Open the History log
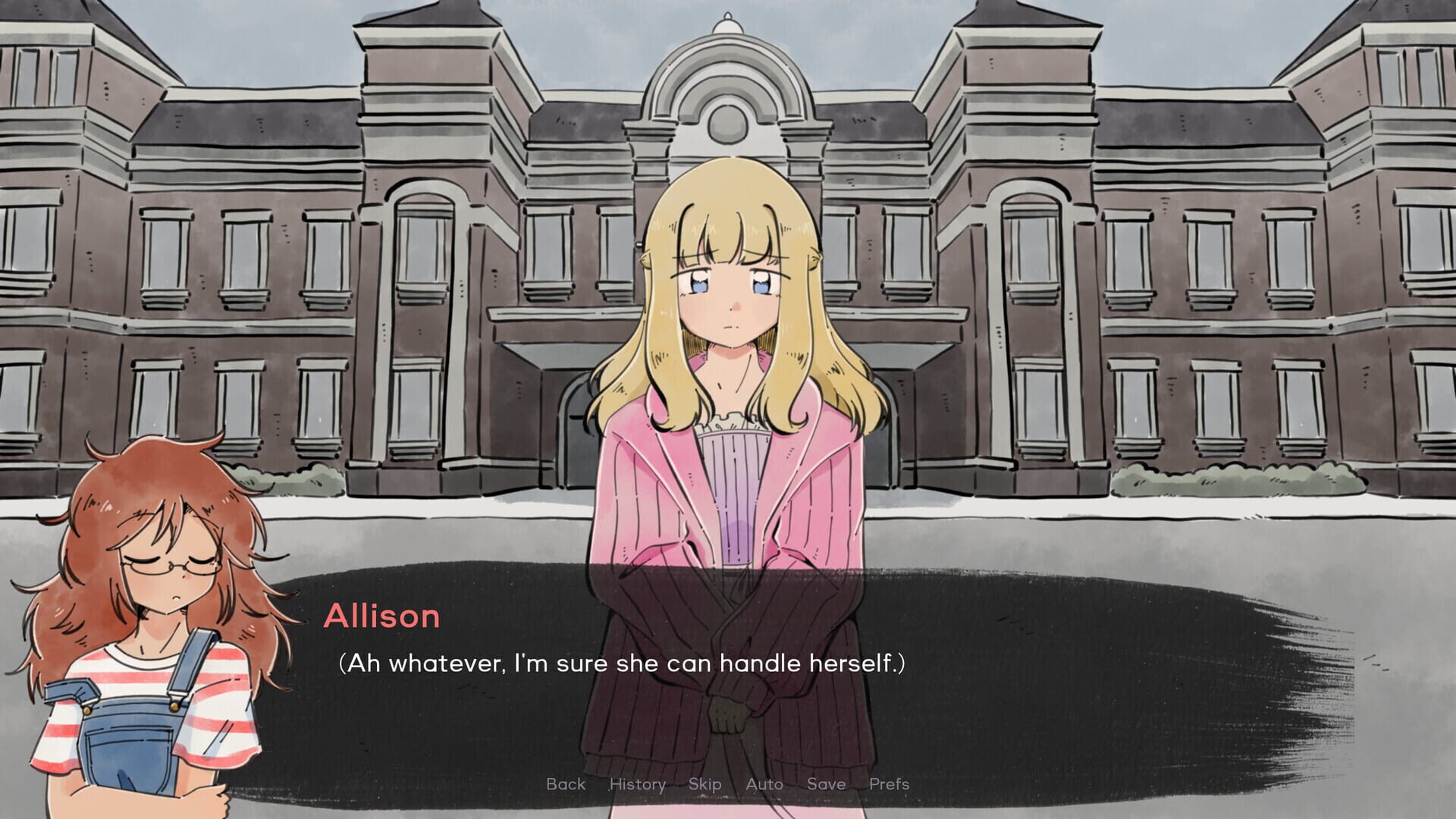The image size is (1456, 819). (637, 784)
